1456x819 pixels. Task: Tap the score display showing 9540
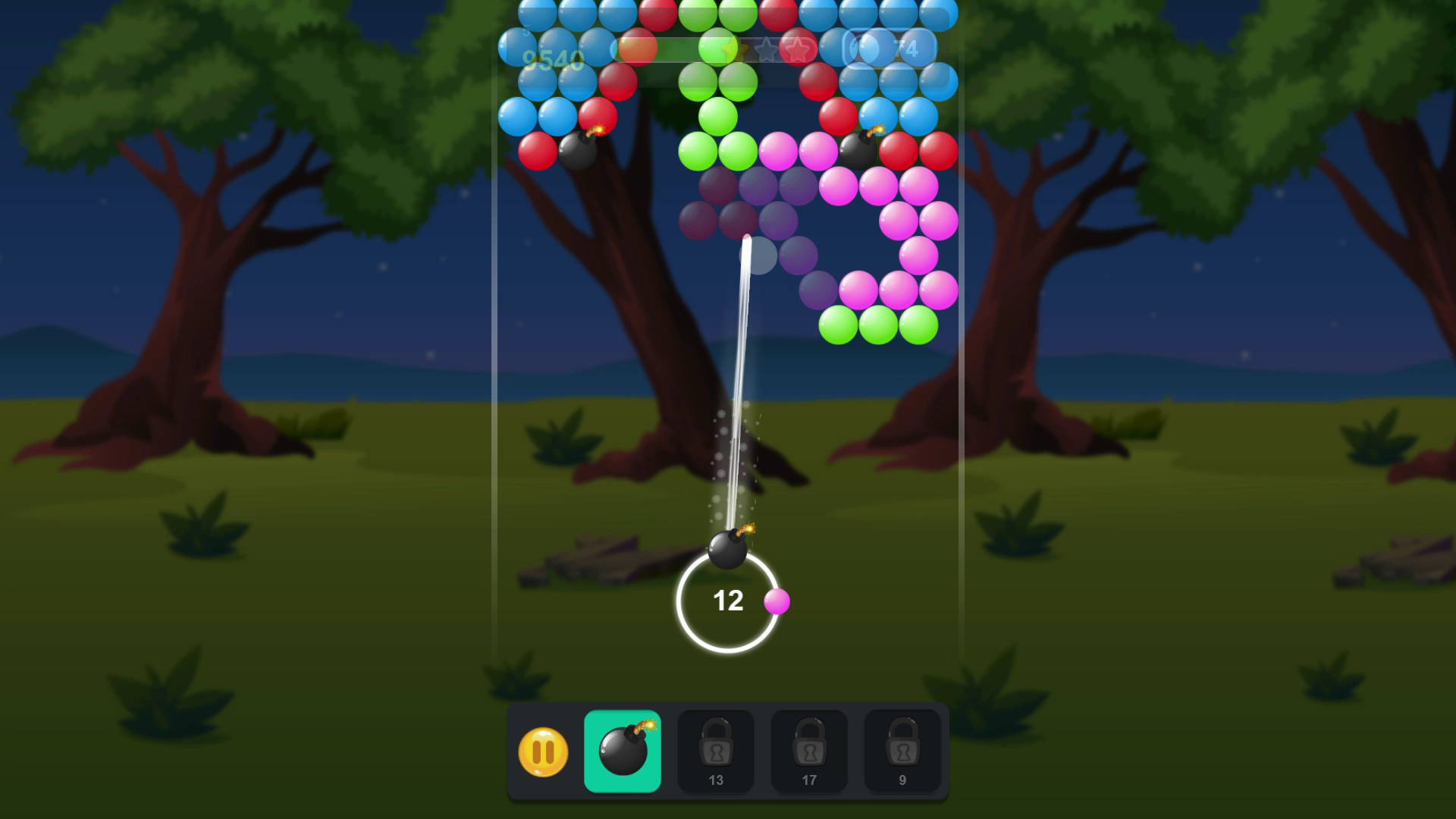[x=553, y=58]
